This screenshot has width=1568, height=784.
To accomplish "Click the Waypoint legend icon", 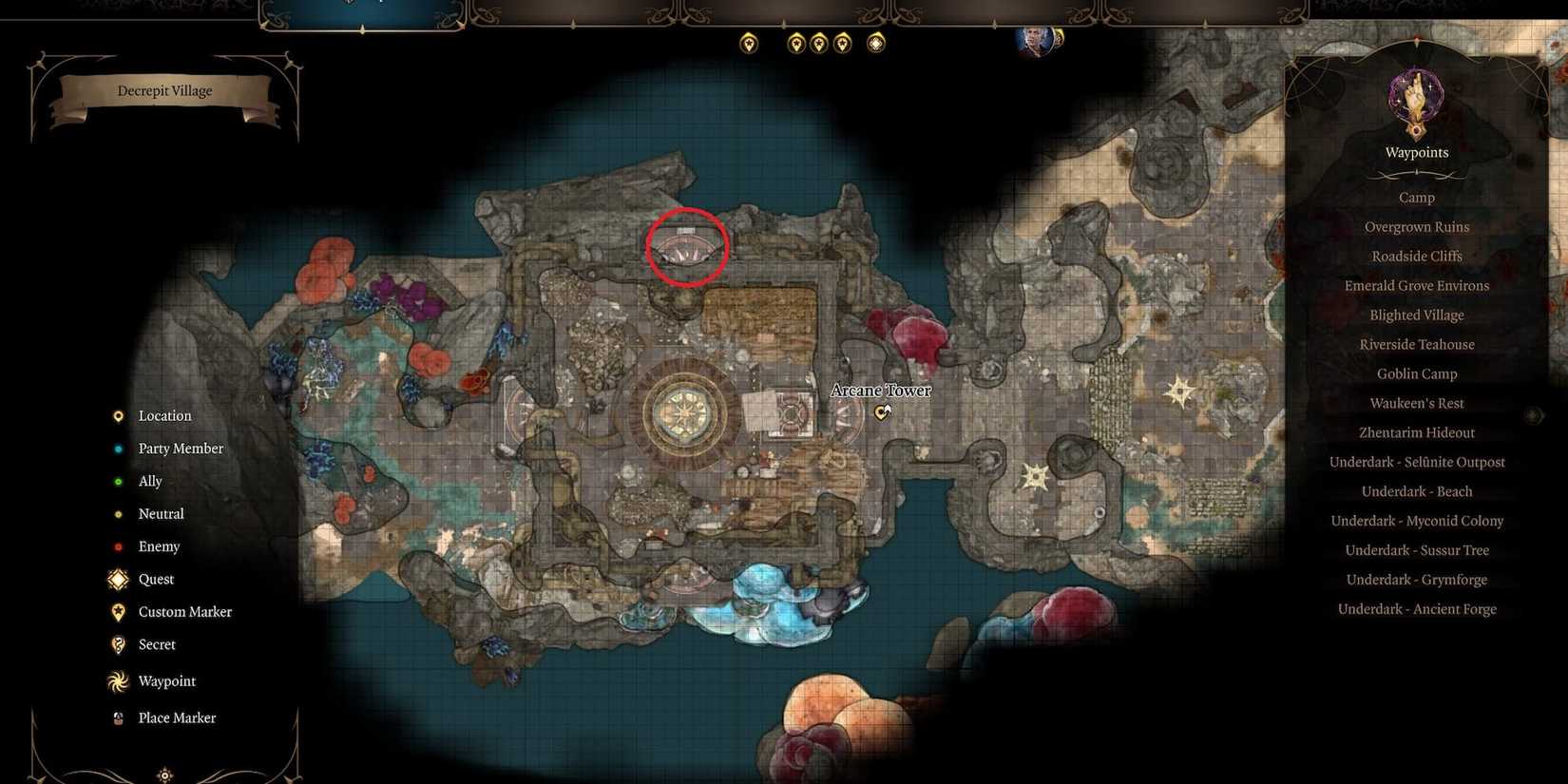I will (117, 680).
